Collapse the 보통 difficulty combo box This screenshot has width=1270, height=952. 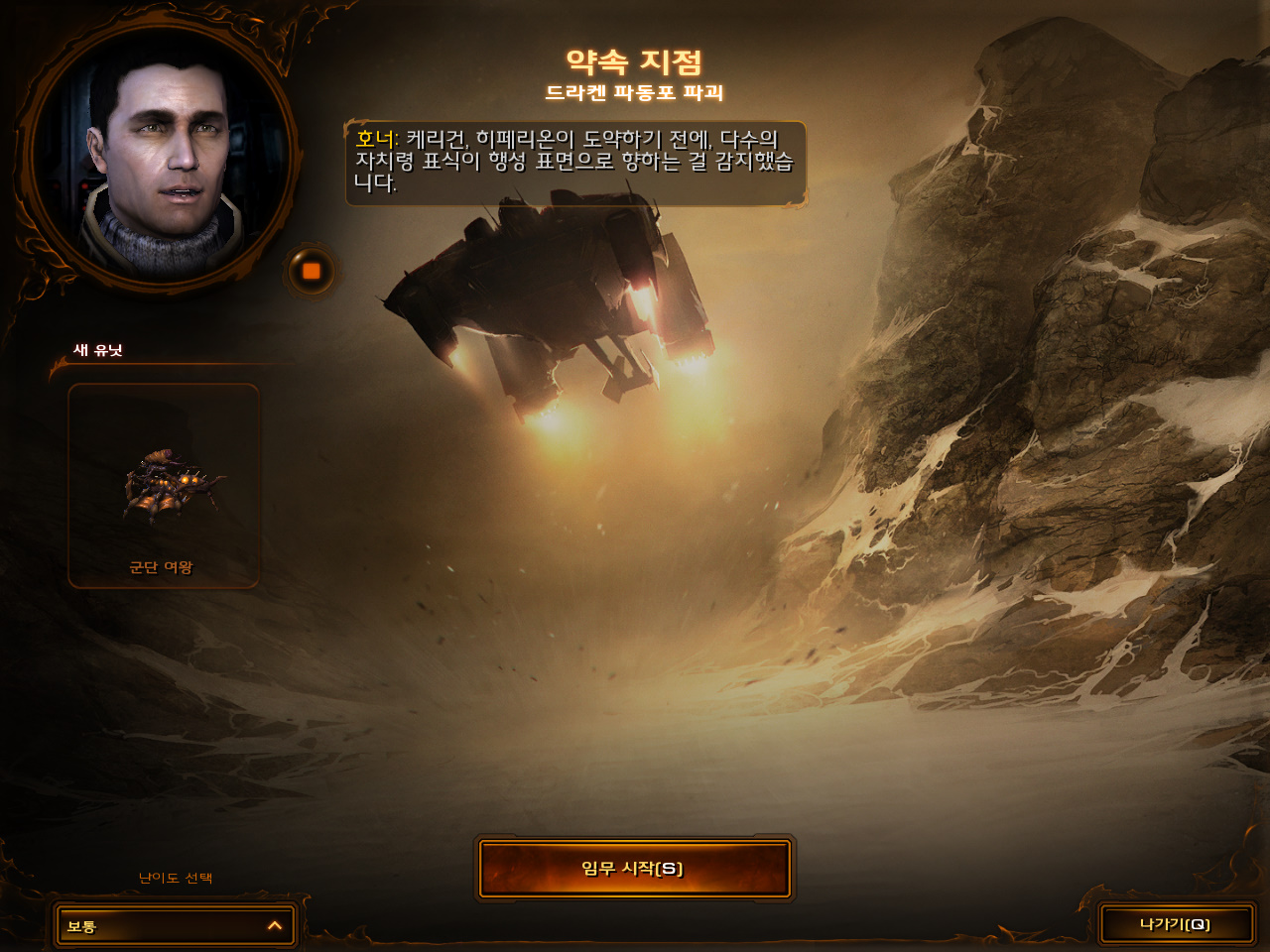(x=174, y=925)
